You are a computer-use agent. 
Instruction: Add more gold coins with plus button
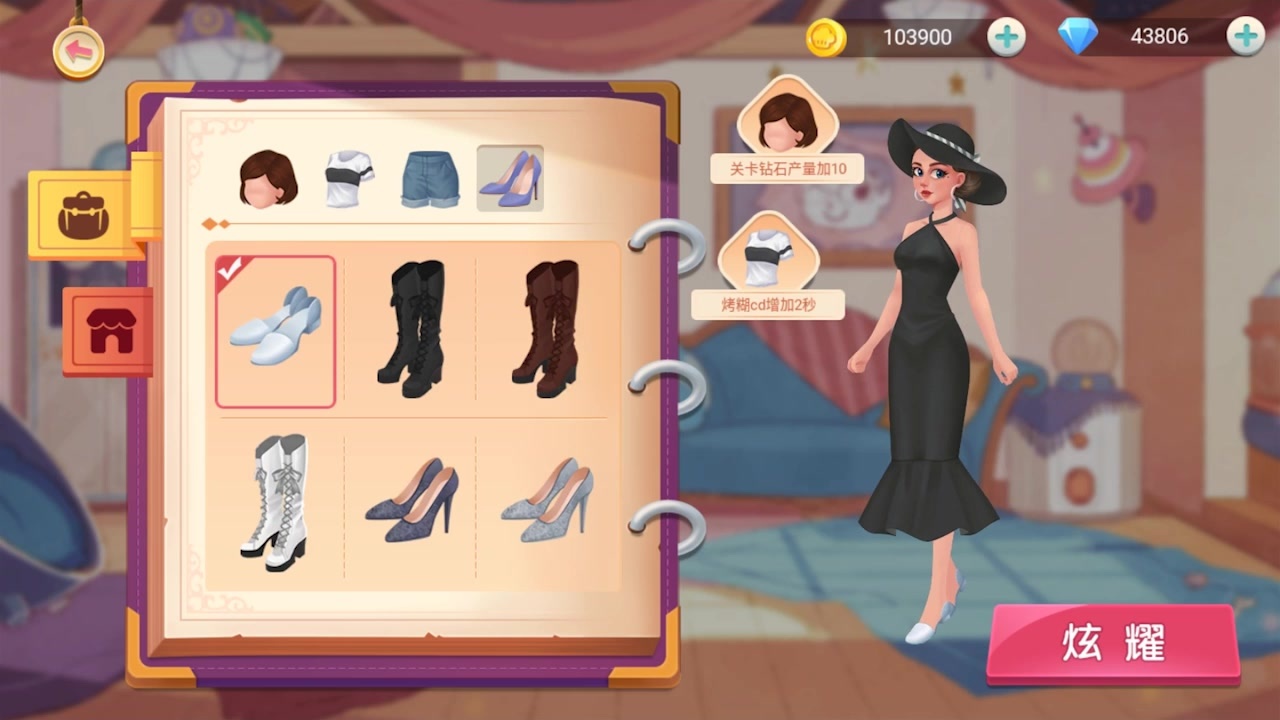[1006, 38]
